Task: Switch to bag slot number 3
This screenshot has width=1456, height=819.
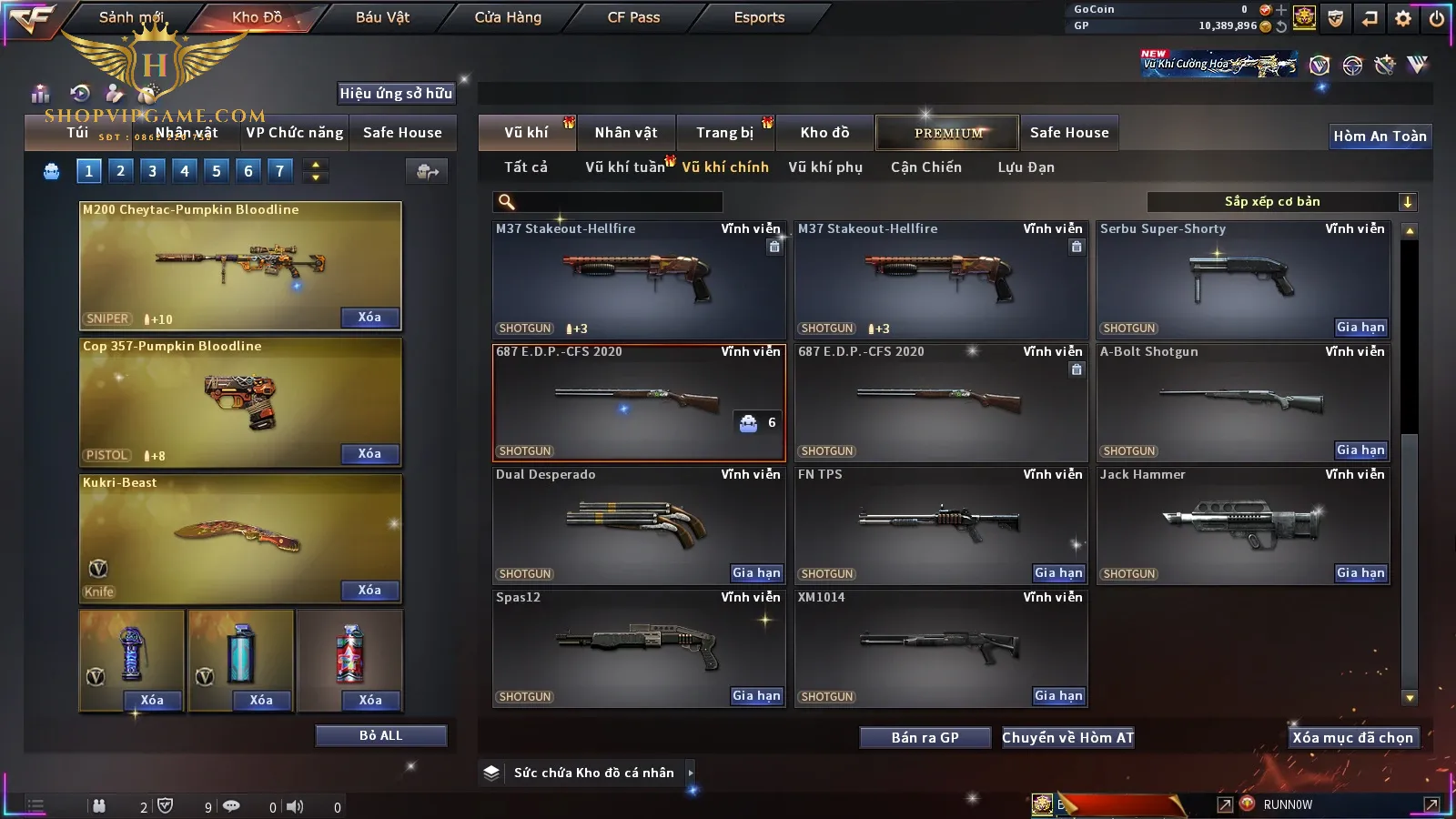Action: [152, 170]
